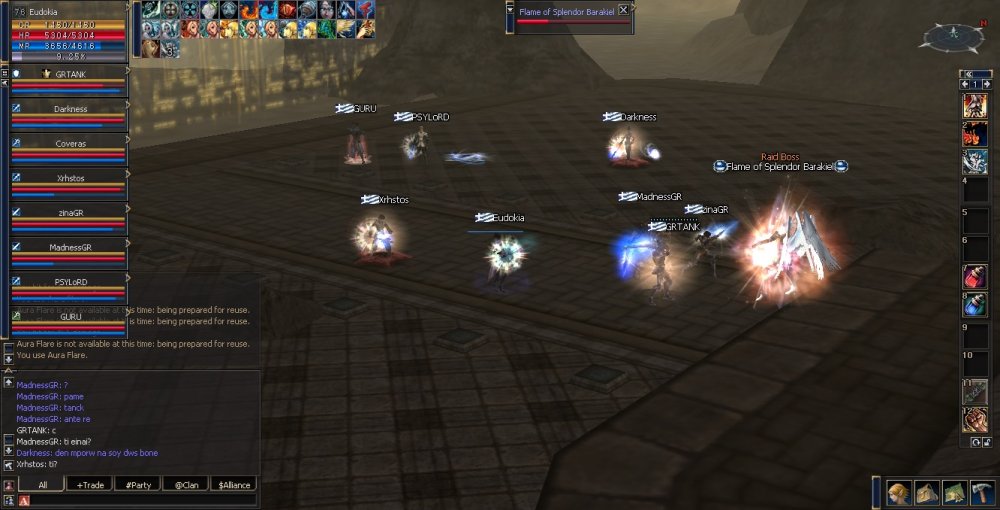Click the compass radar
This screenshot has height=510, width=1000.
(953, 38)
